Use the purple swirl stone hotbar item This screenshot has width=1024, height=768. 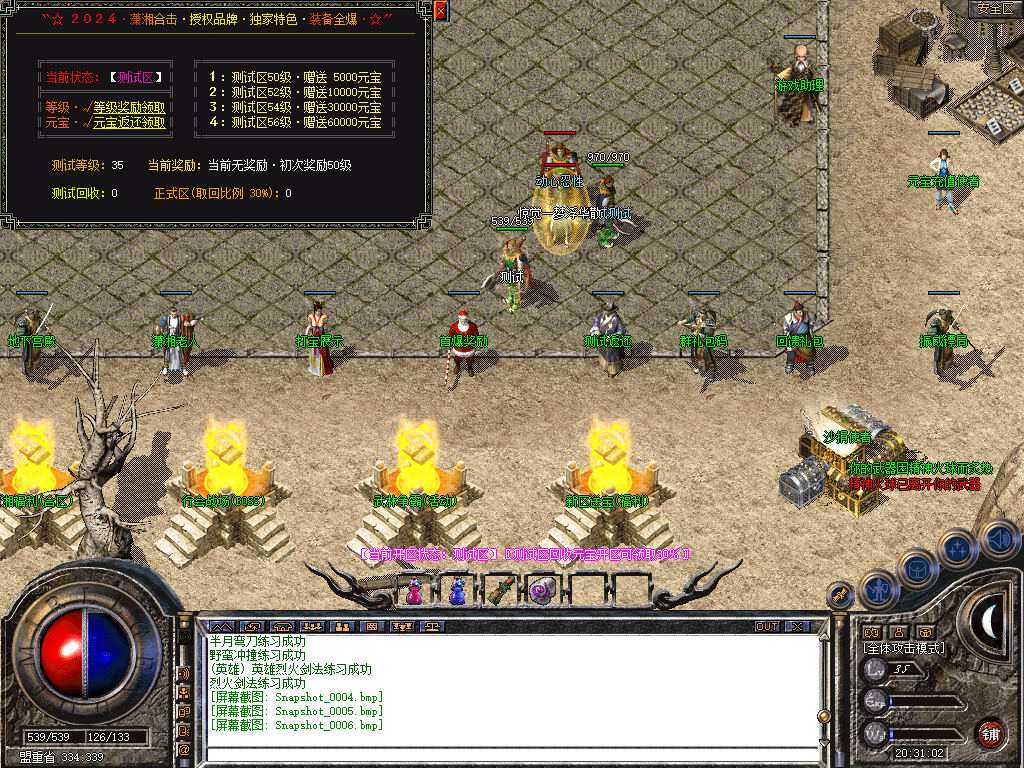point(541,590)
